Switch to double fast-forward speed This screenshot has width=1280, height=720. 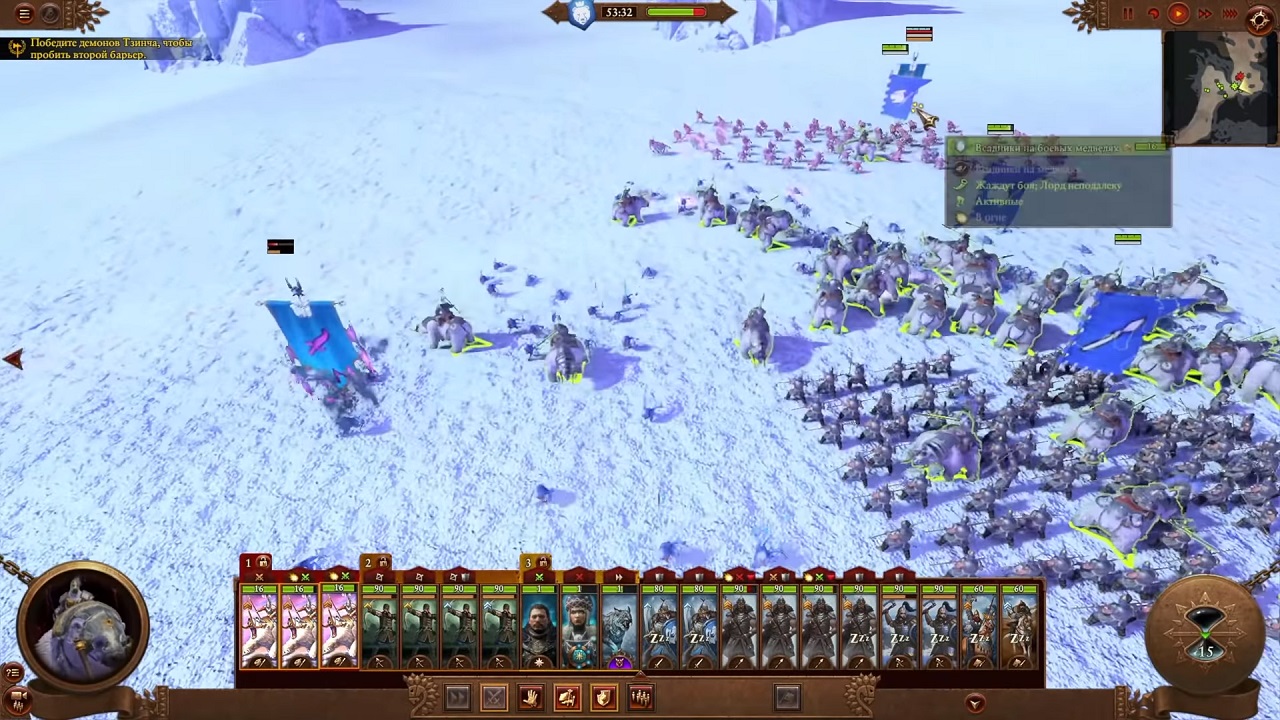pyautogui.click(x=1205, y=14)
